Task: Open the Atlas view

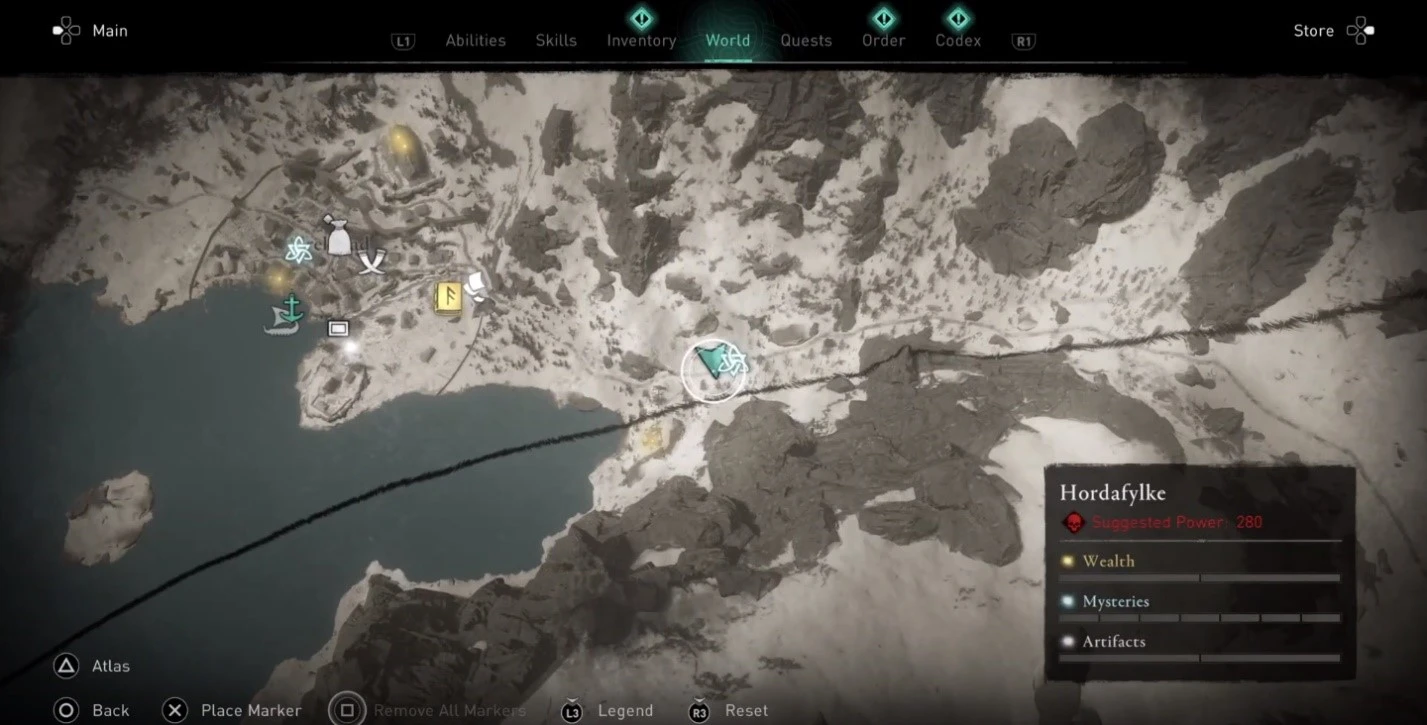Action: (x=108, y=665)
